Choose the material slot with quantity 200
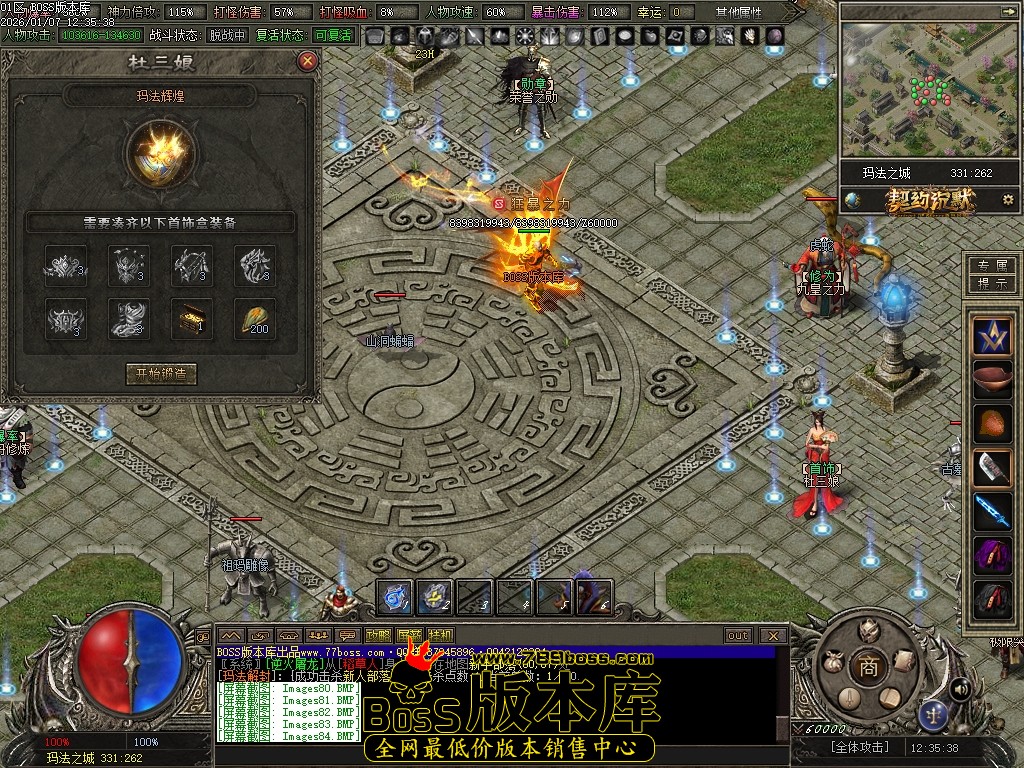1024x768 pixels. (x=255, y=319)
